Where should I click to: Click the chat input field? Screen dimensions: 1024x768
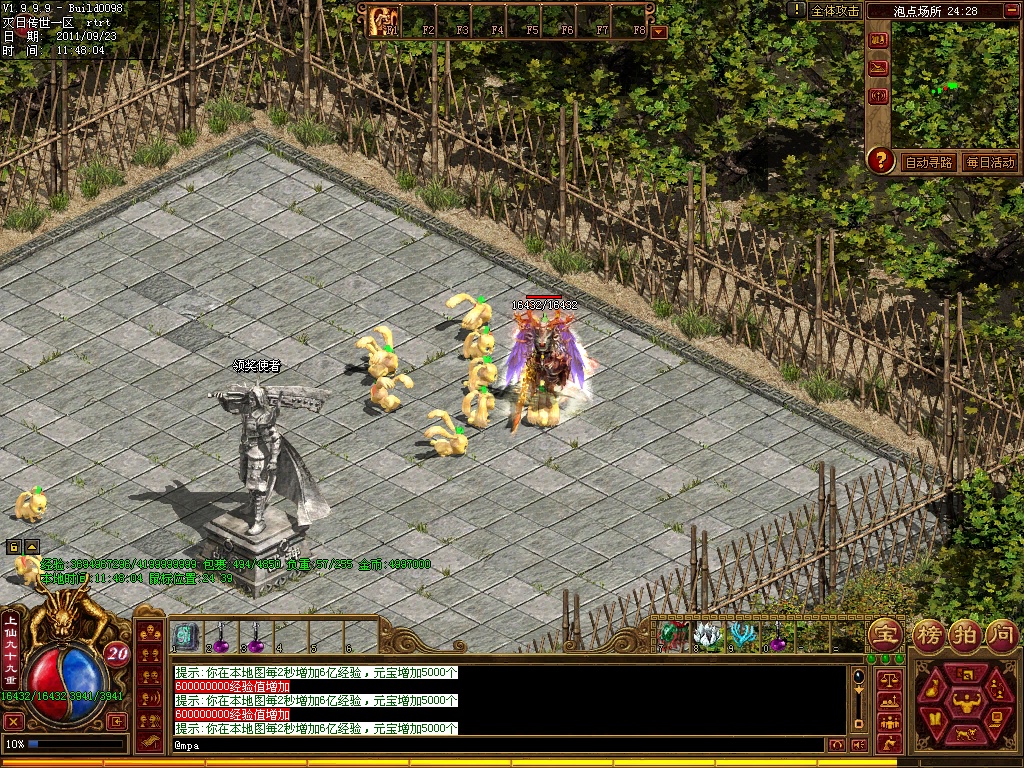[500, 745]
